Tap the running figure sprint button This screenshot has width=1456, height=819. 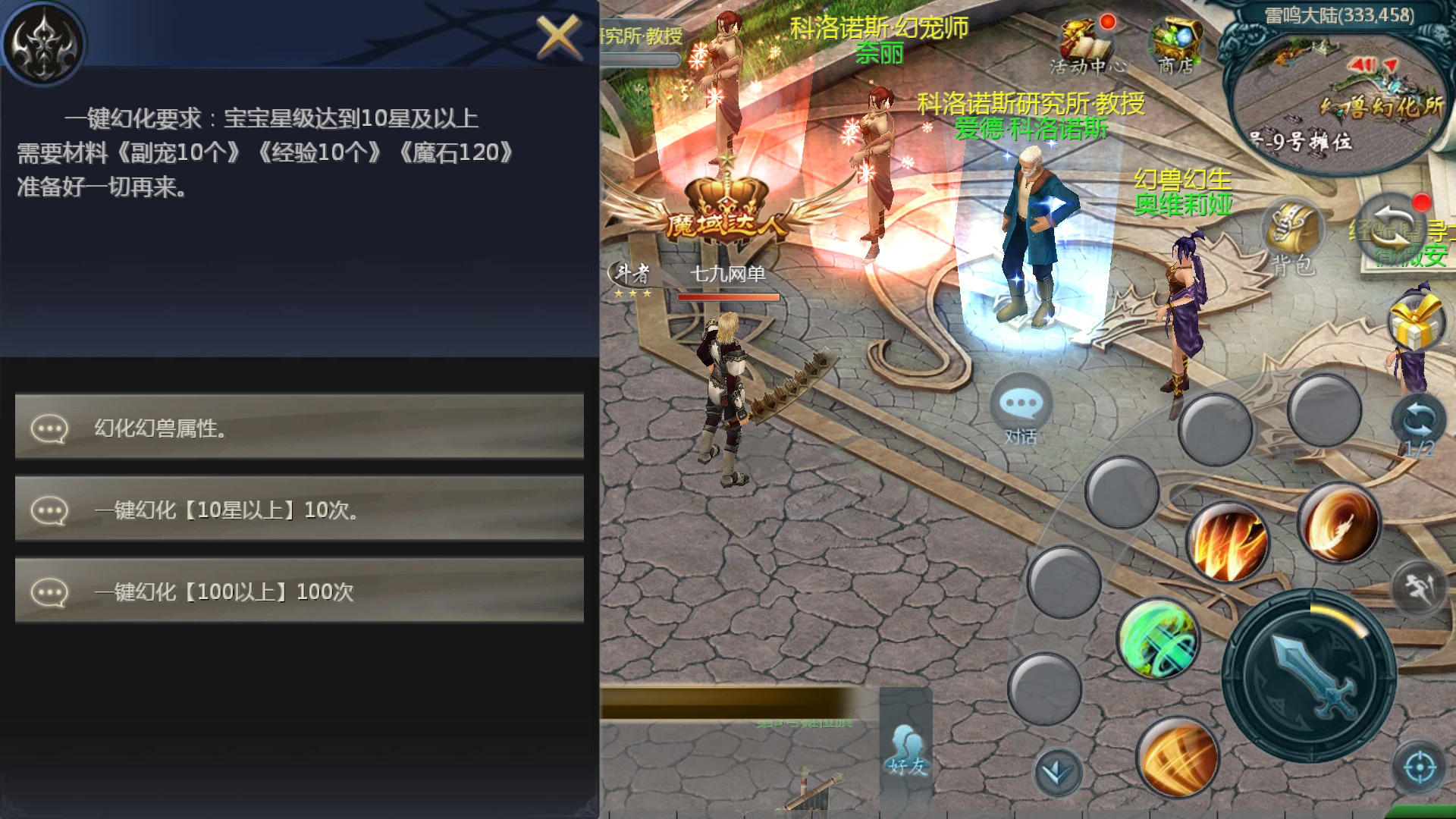(1420, 588)
